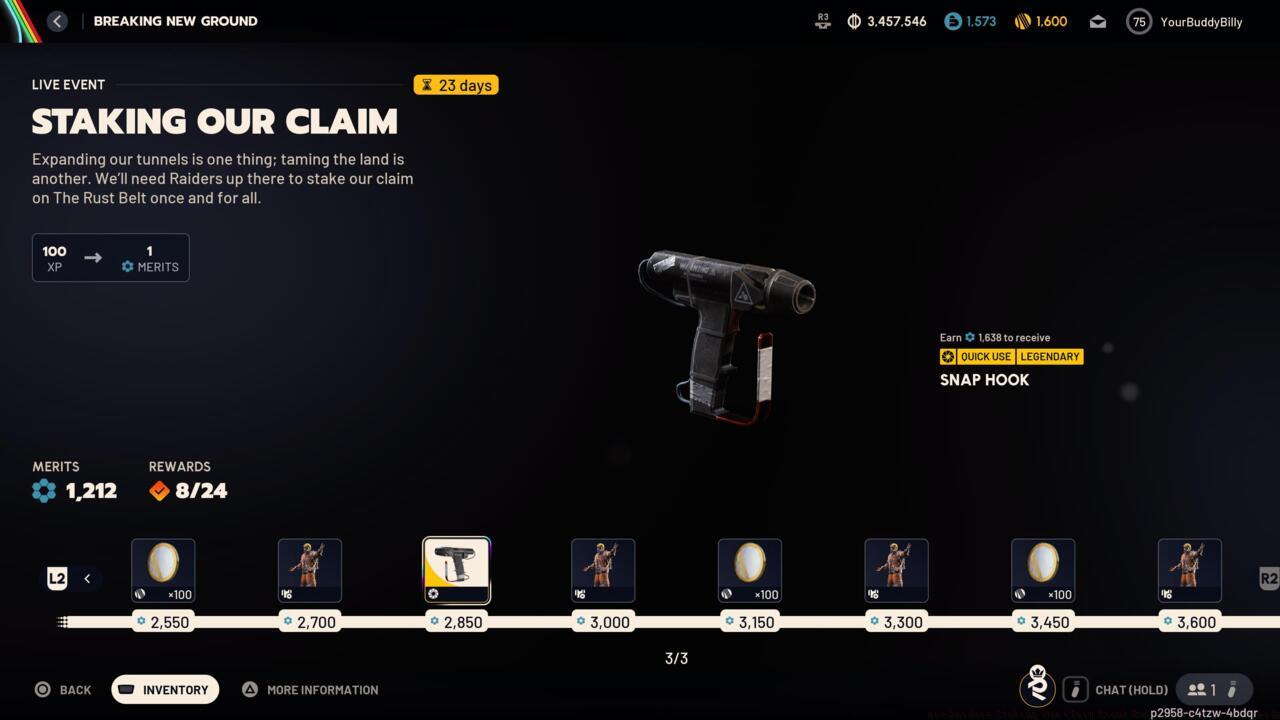Click the Merits icon next to 1,212

pos(44,490)
